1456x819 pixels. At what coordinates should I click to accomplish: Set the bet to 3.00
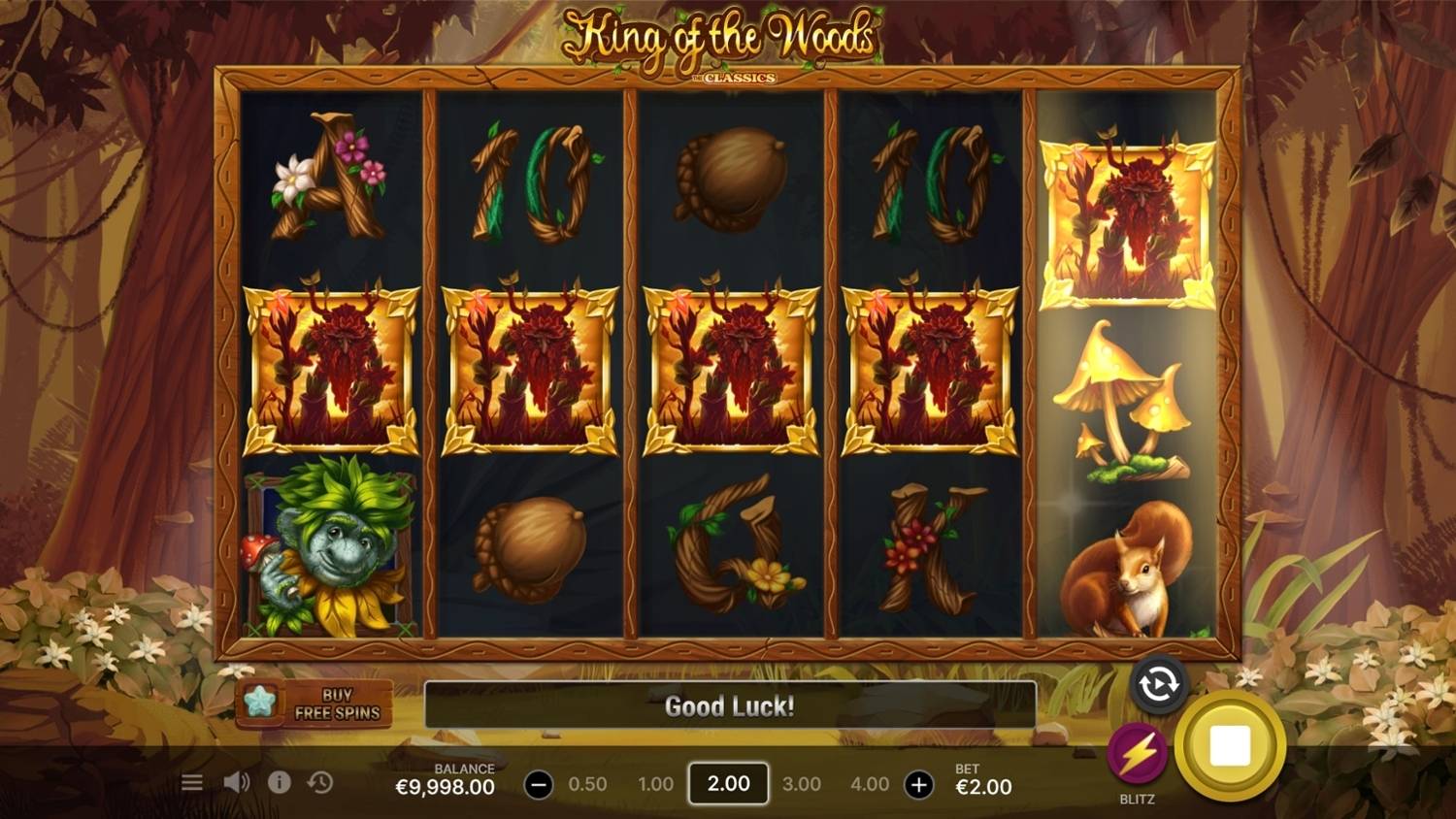pos(801,784)
